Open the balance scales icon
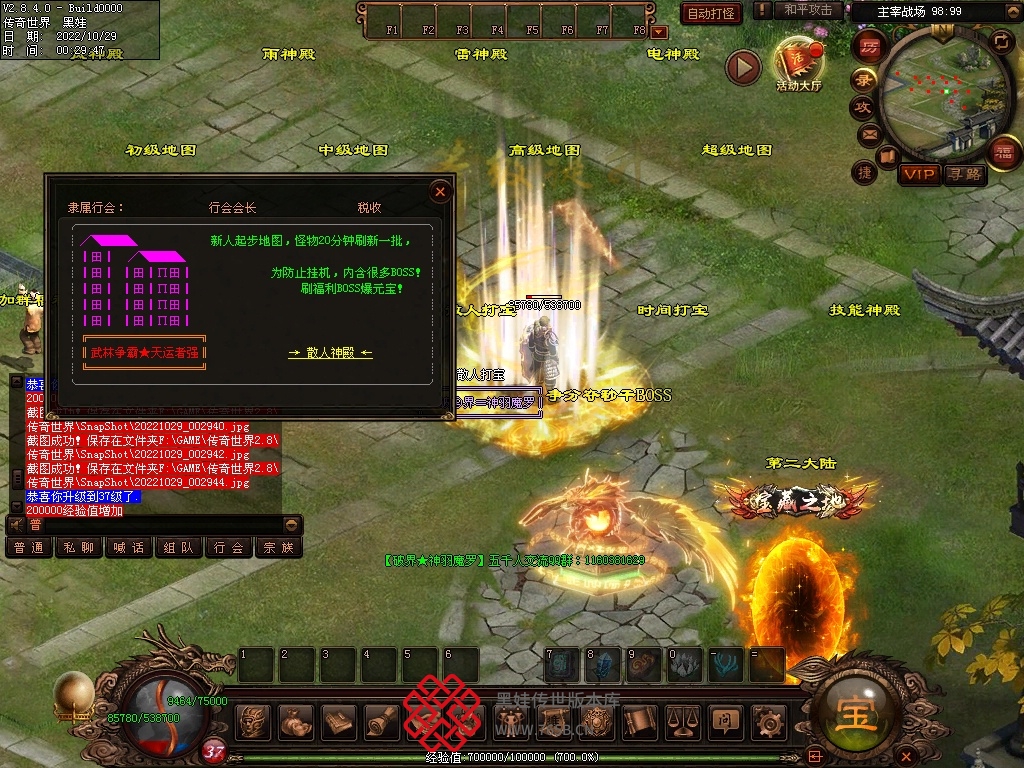Viewport: 1024px width, 768px height. point(682,720)
